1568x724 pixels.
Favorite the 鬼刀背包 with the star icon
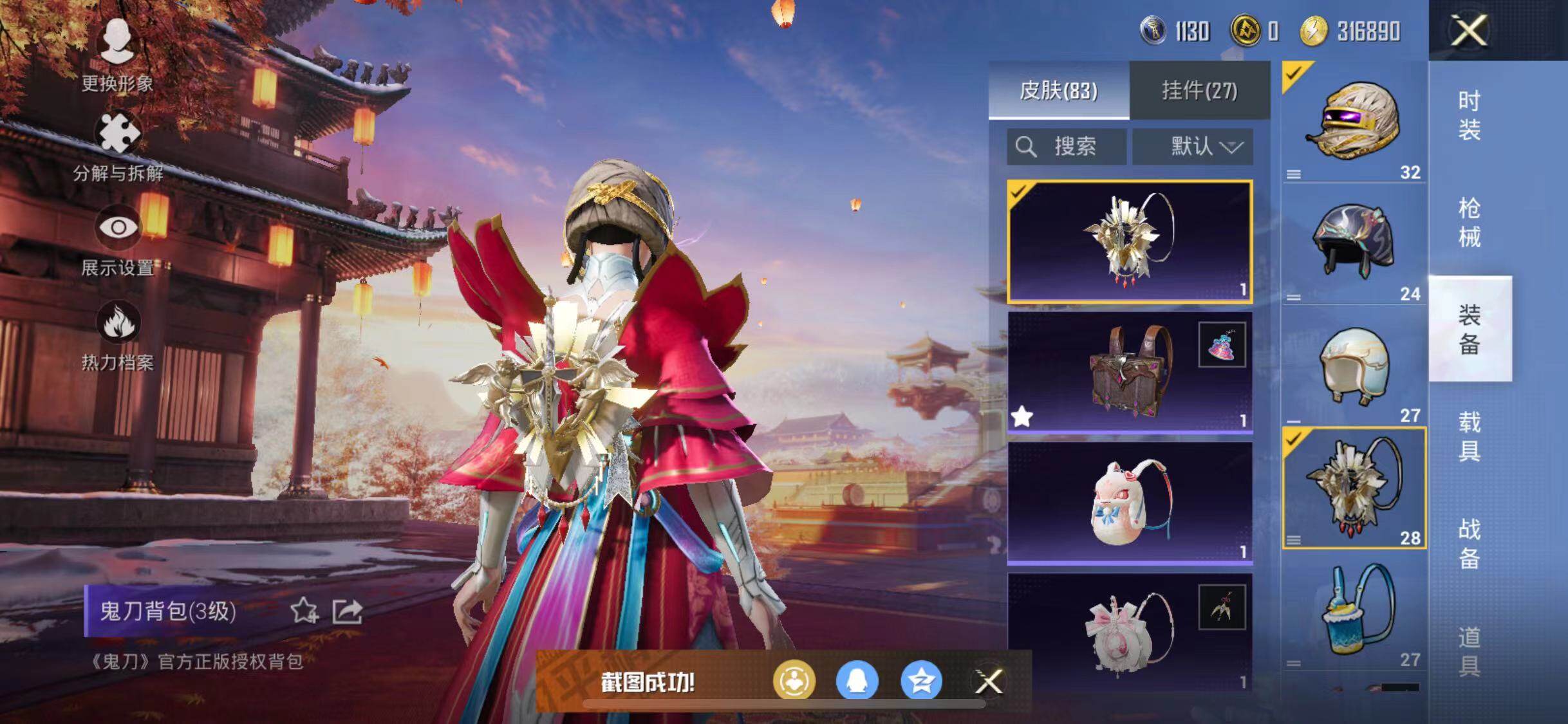[x=304, y=611]
